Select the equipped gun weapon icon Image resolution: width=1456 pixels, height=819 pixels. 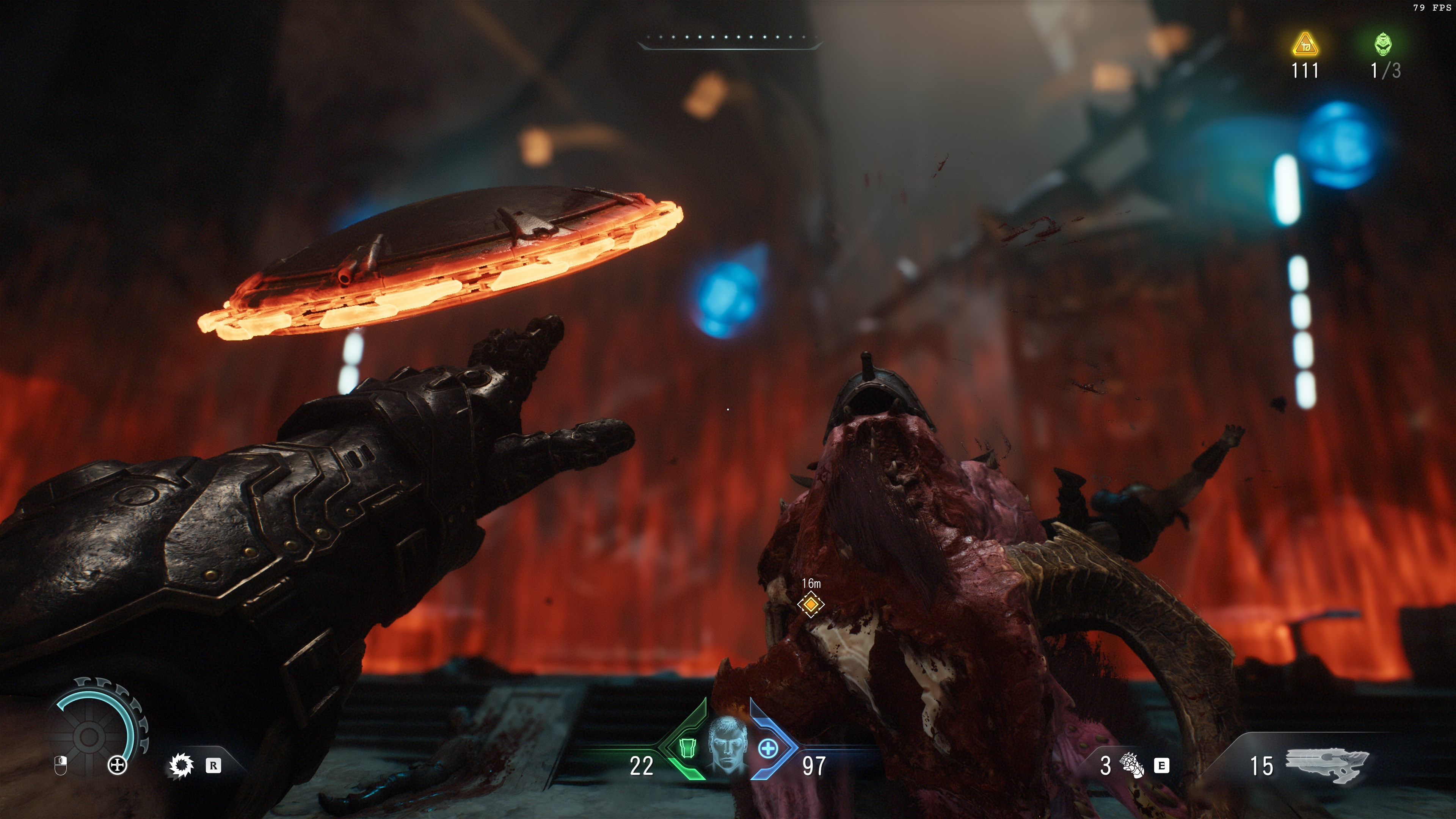coord(1327,764)
